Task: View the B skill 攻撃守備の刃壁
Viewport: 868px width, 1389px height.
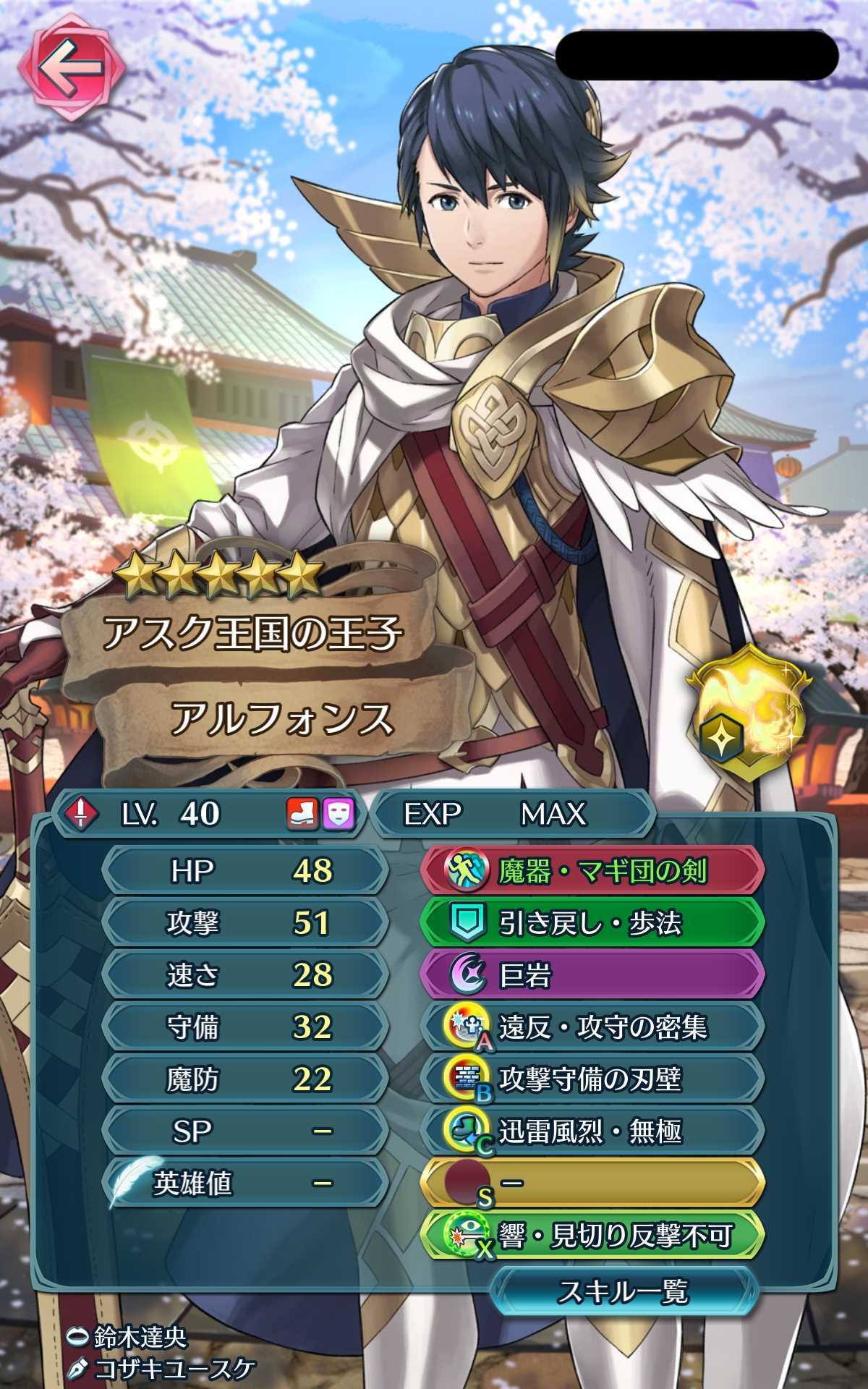Action: pyautogui.click(x=592, y=1079)
